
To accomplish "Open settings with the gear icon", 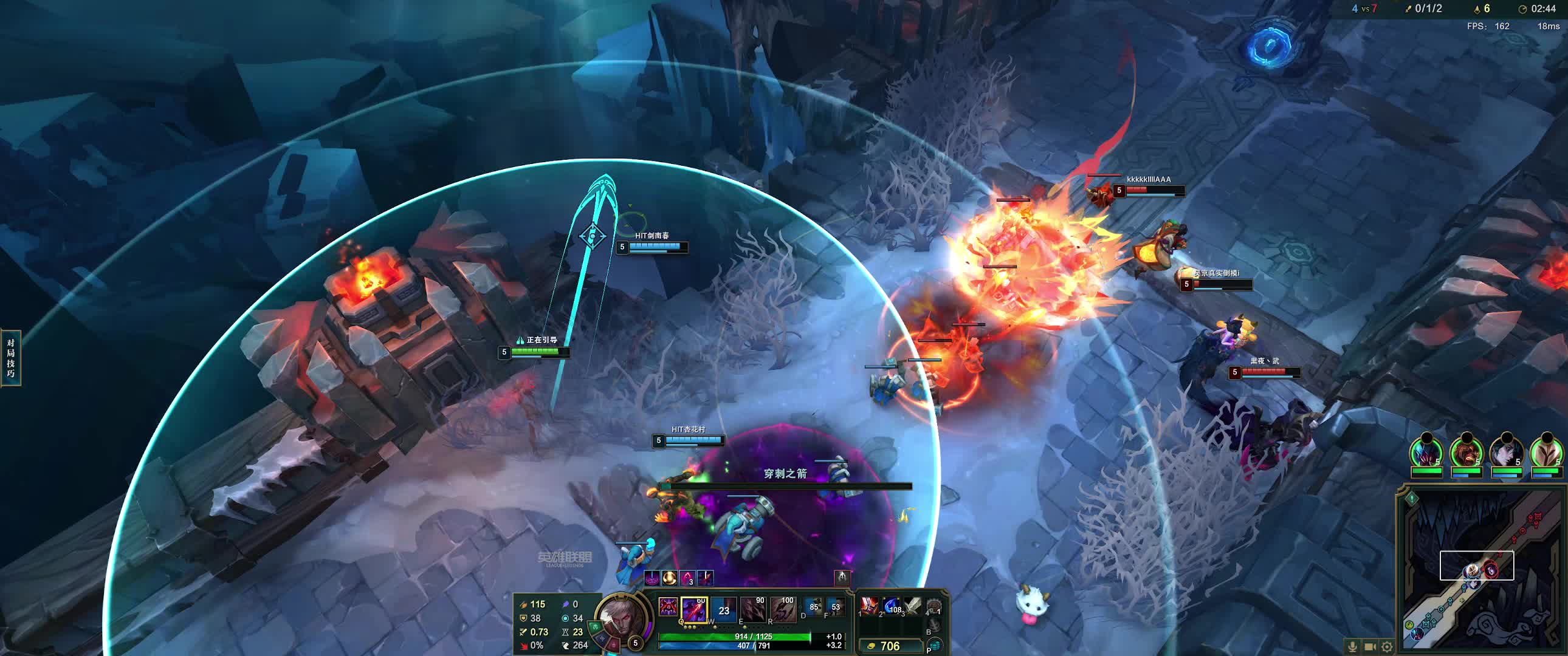I will pos(1387,647).
